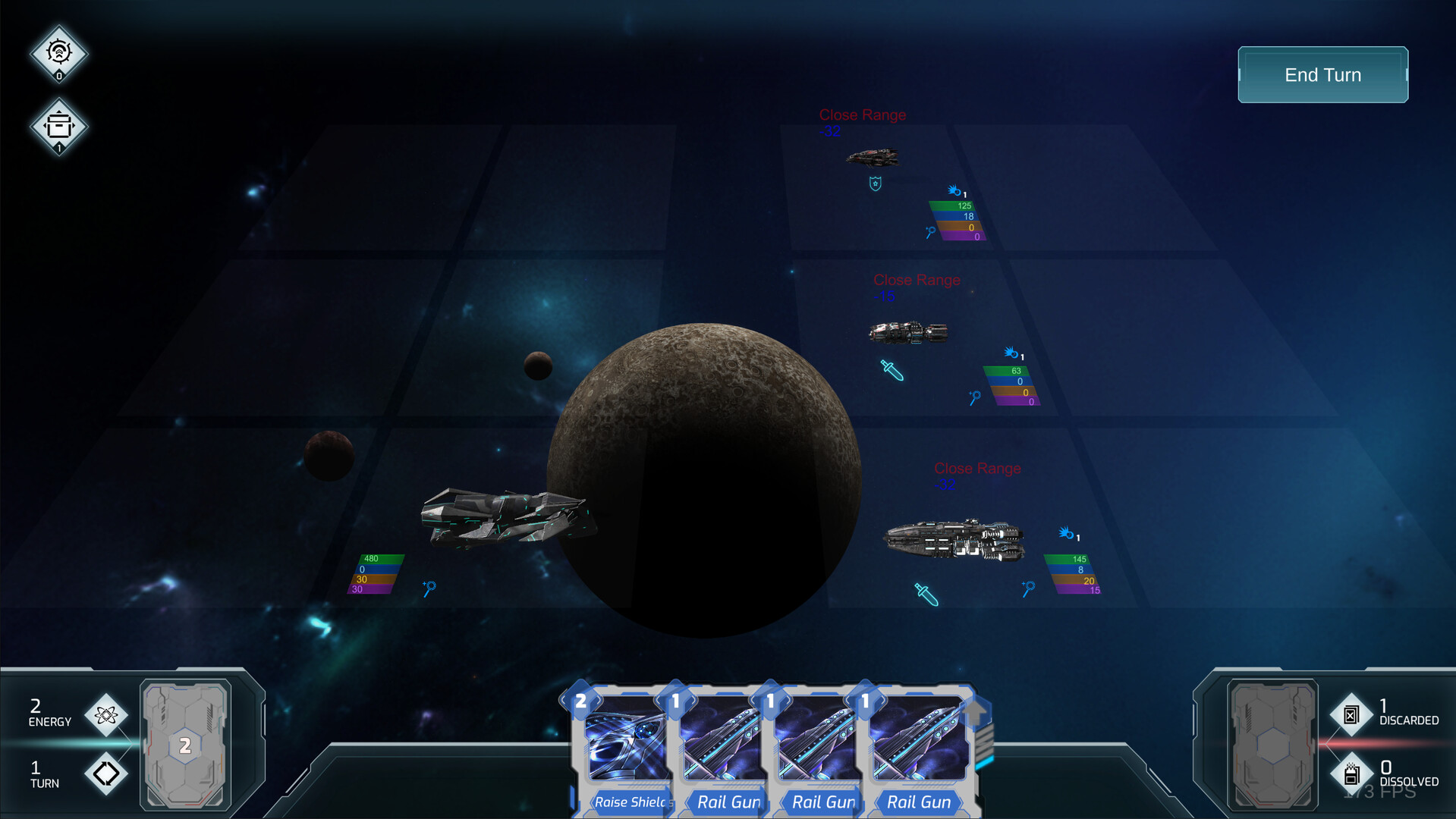Select the leftmost Rail Gun card
The height and width of the screenshot is (819, 1456).
pos(722,747)
